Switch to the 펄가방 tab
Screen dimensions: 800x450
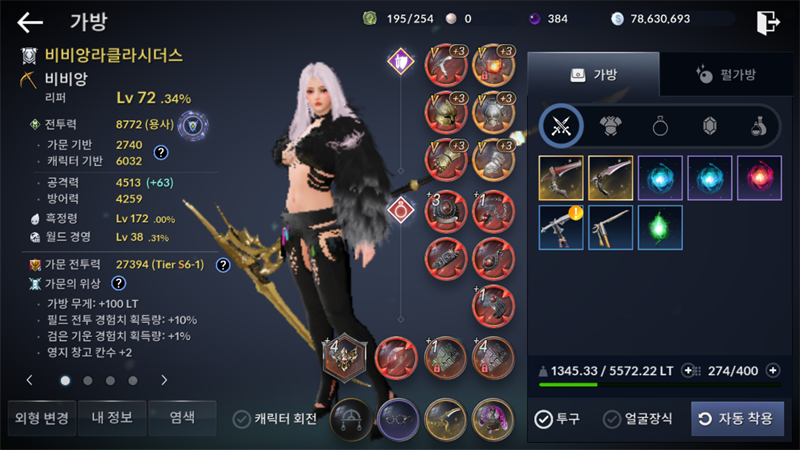(x=724, y=74)
